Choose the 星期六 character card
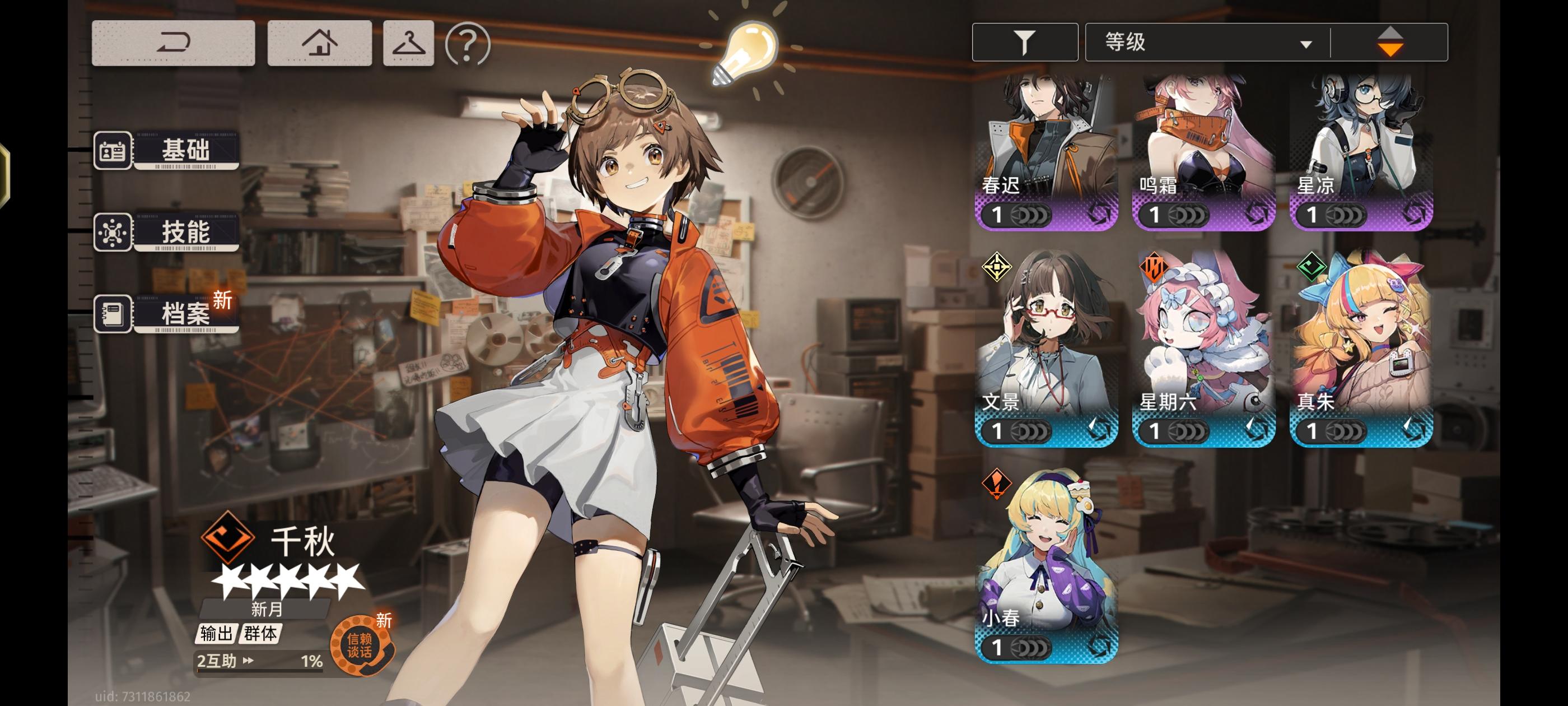 1203,349
